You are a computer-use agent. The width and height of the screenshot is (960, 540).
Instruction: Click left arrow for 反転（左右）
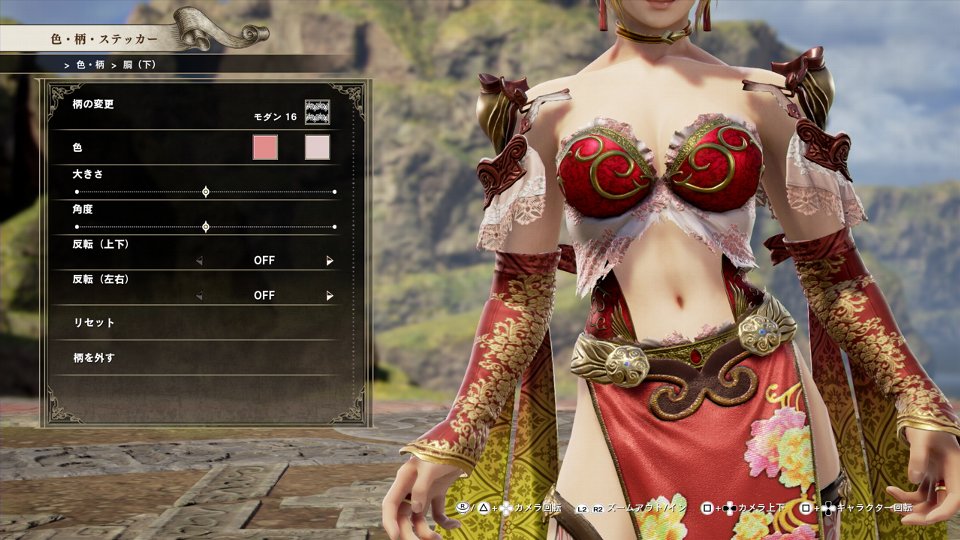click(199, 296)
